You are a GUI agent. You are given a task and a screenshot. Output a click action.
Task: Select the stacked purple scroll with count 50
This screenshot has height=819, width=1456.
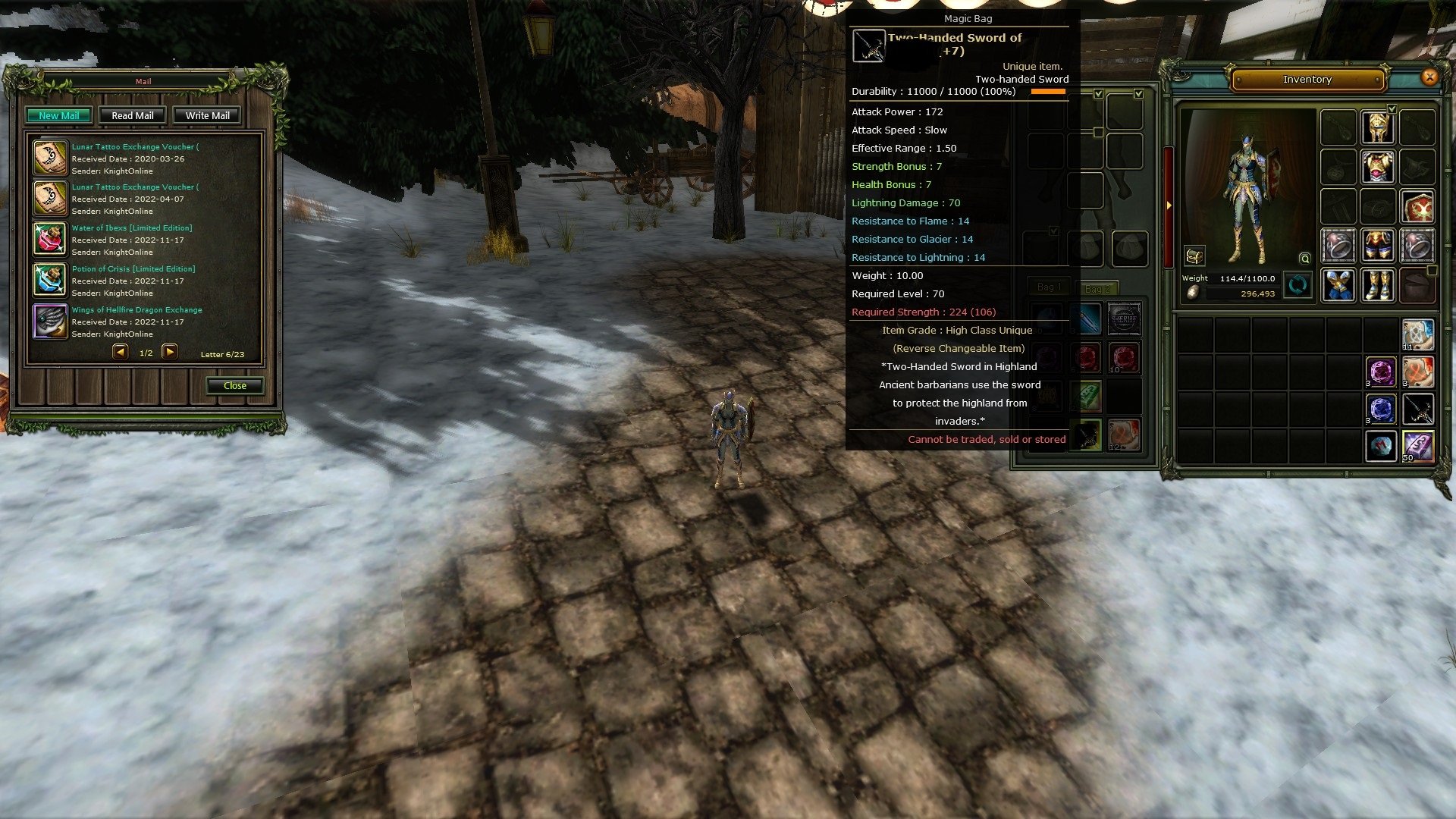tap(1419, 446)
